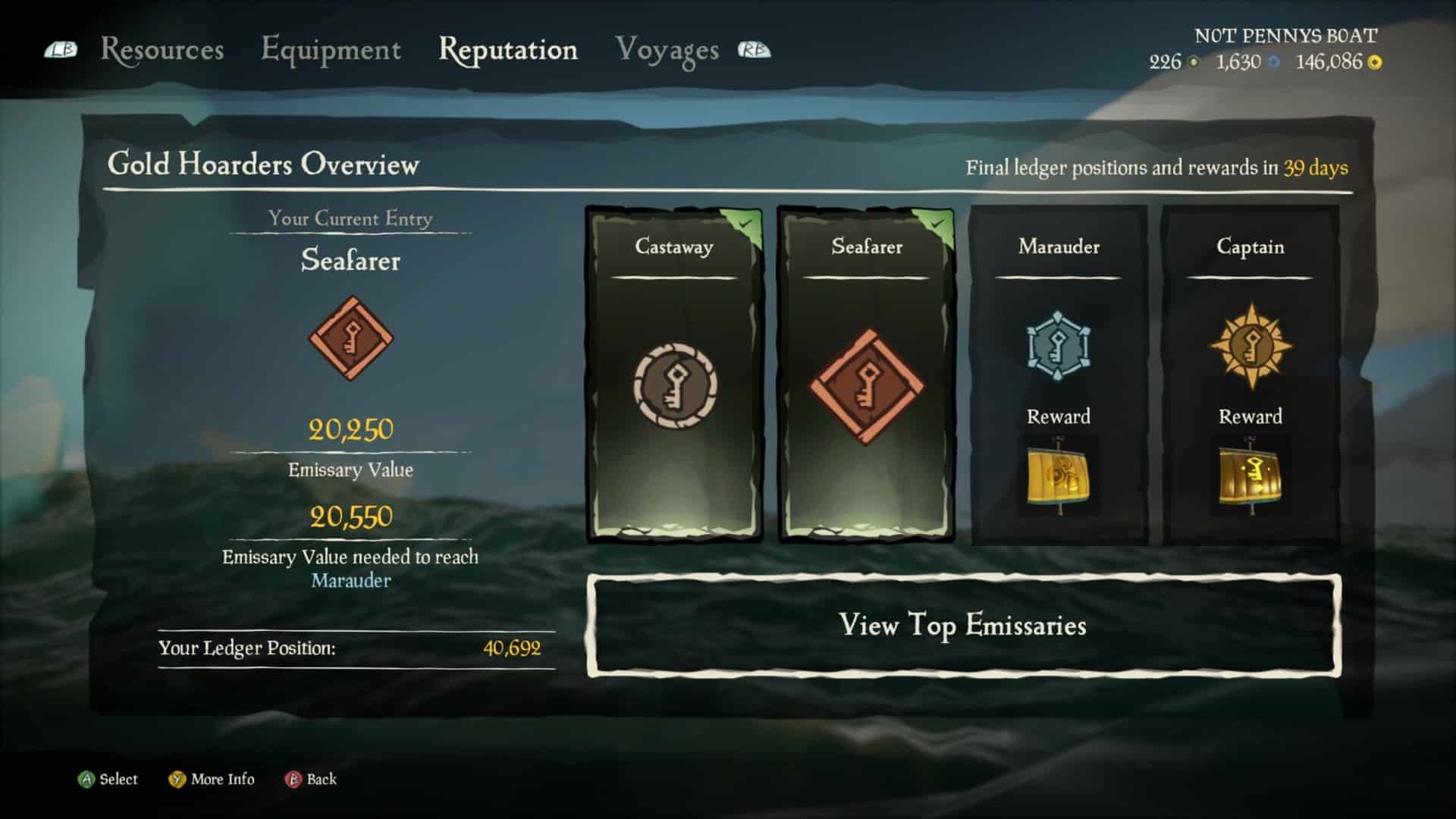Viewport: 1456px width, 819px height.
Task: Click your Ledger Position value 40,692
Action: (512, 649)
